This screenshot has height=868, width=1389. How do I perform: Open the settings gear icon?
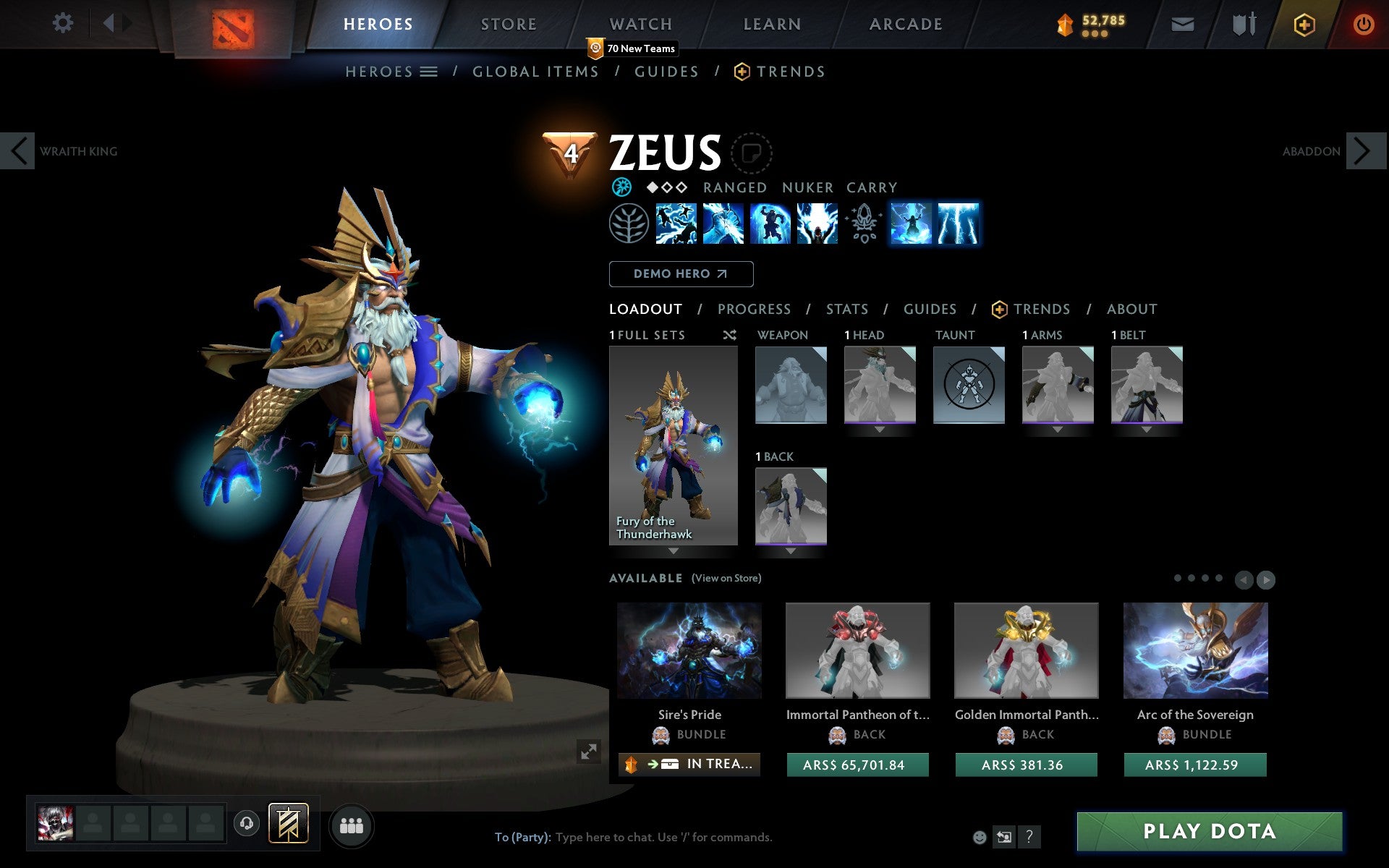point(64,23)
